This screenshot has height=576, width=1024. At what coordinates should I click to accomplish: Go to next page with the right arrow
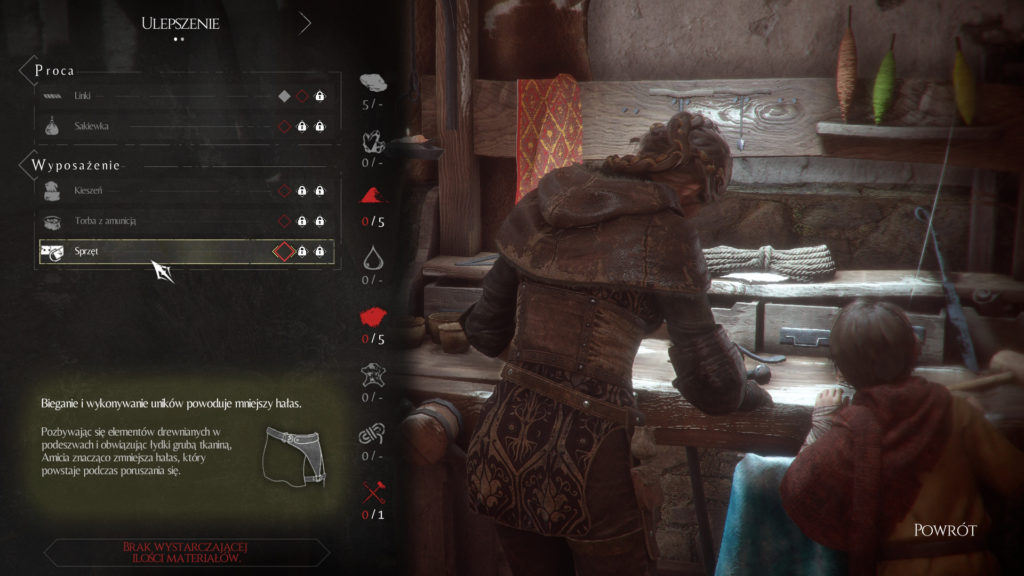pos(305,23)
